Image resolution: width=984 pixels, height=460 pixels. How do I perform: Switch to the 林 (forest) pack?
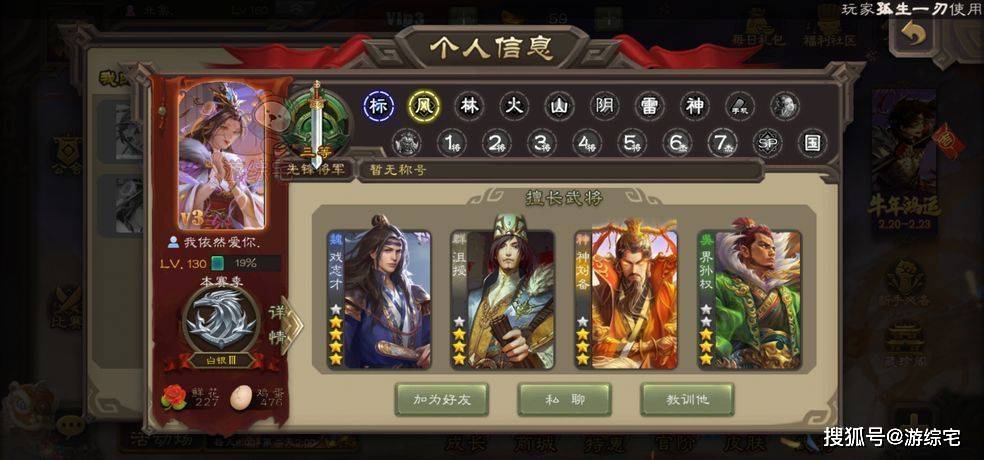click(x=468, y=106)
